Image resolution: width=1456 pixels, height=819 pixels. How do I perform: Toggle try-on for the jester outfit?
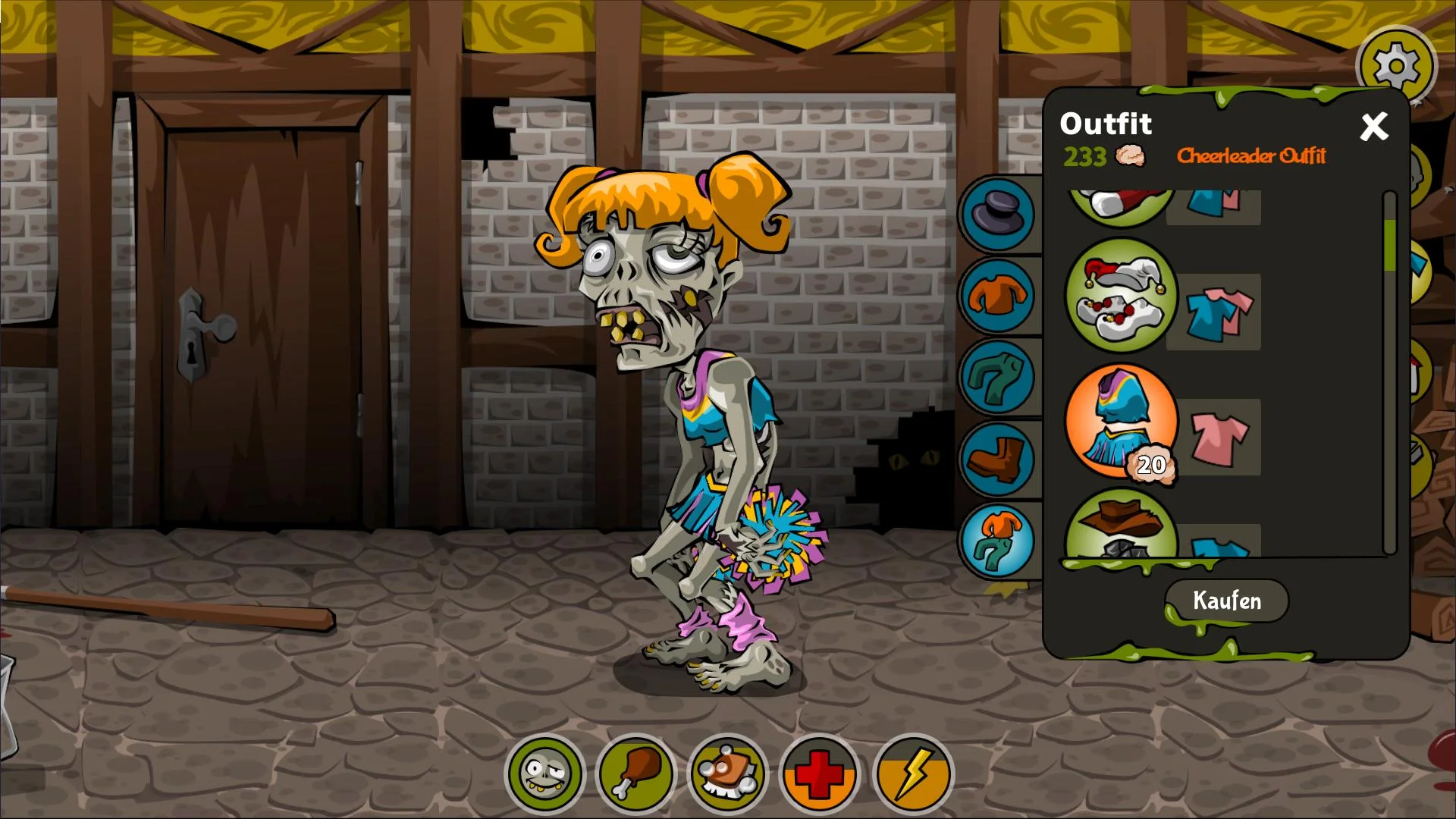pyautogui.click(x=1214, y=312)
